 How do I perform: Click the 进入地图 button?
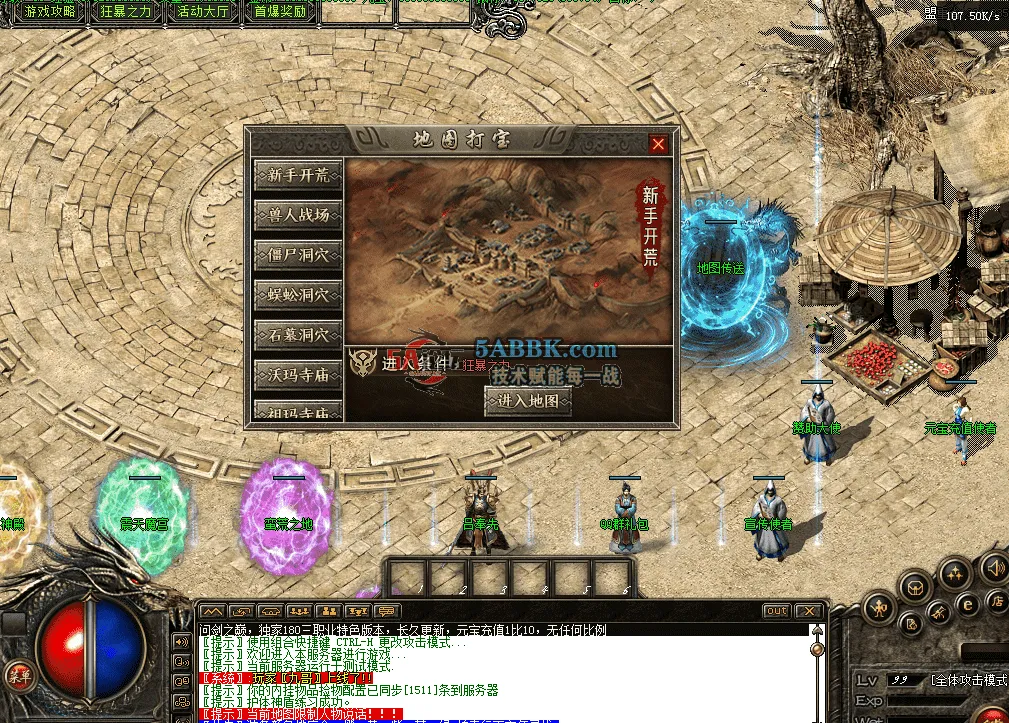pos(528,401)
